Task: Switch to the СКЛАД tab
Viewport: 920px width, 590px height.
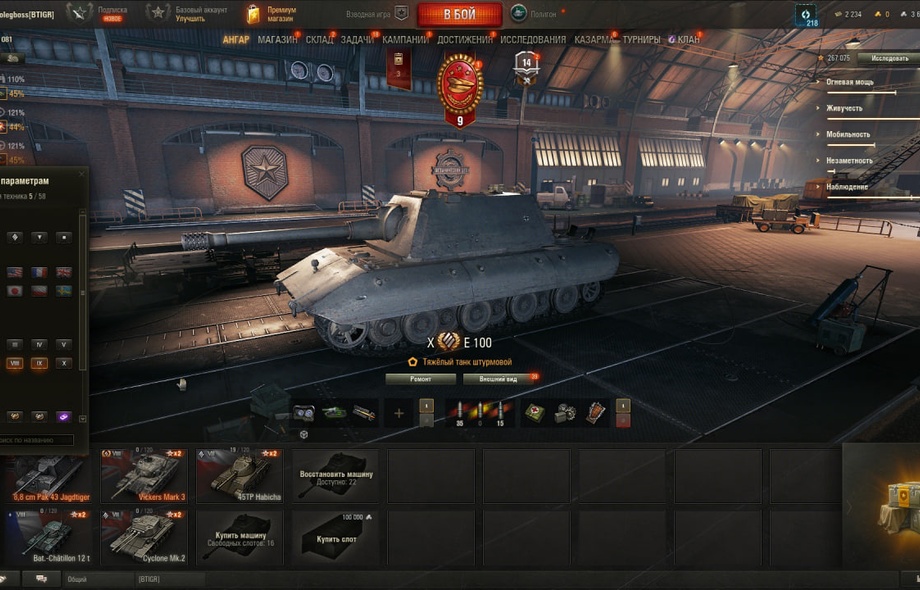Action: click(x=319, y=40)
